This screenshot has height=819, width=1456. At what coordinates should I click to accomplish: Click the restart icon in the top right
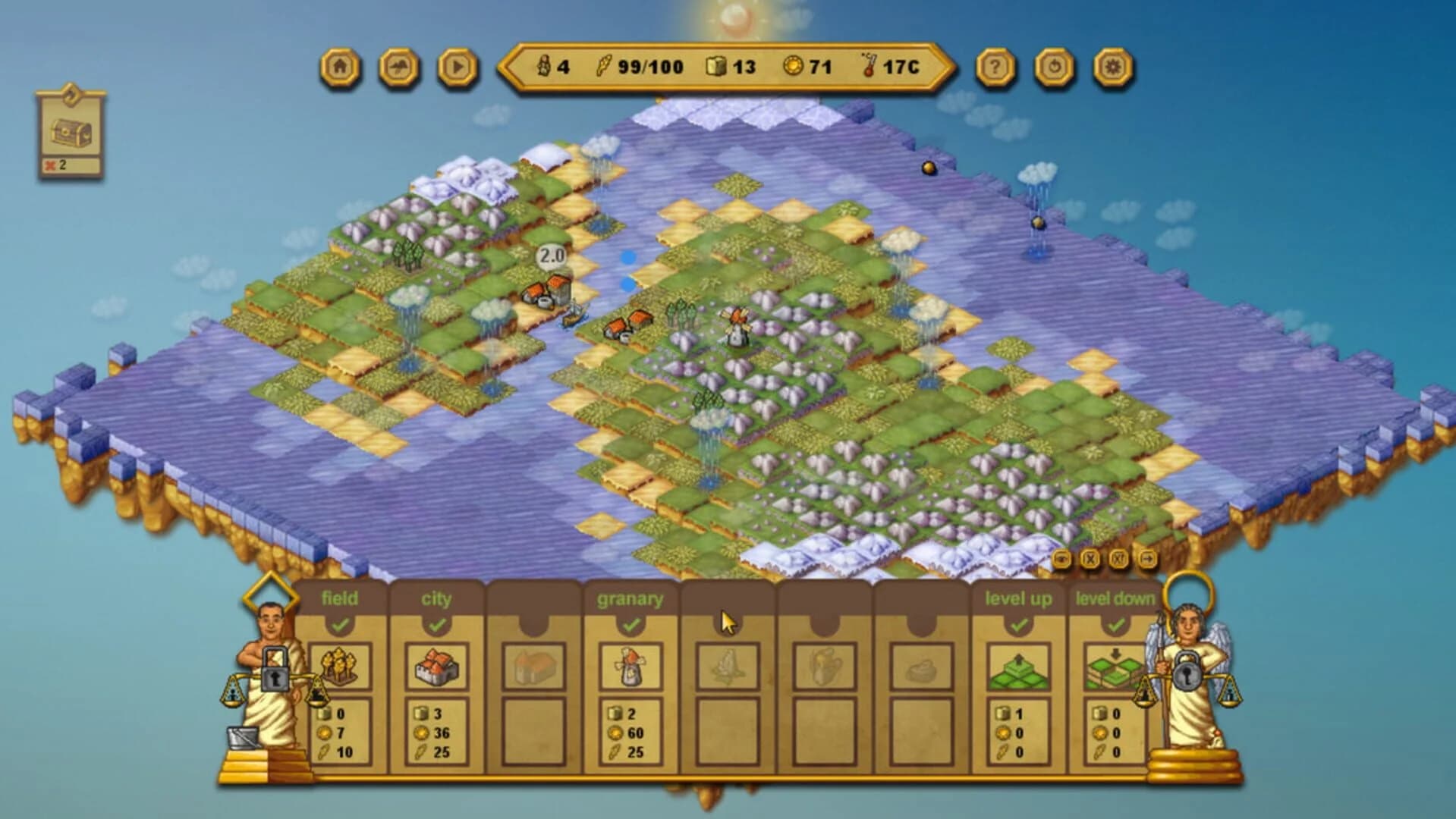click(x=1054, y=69)
